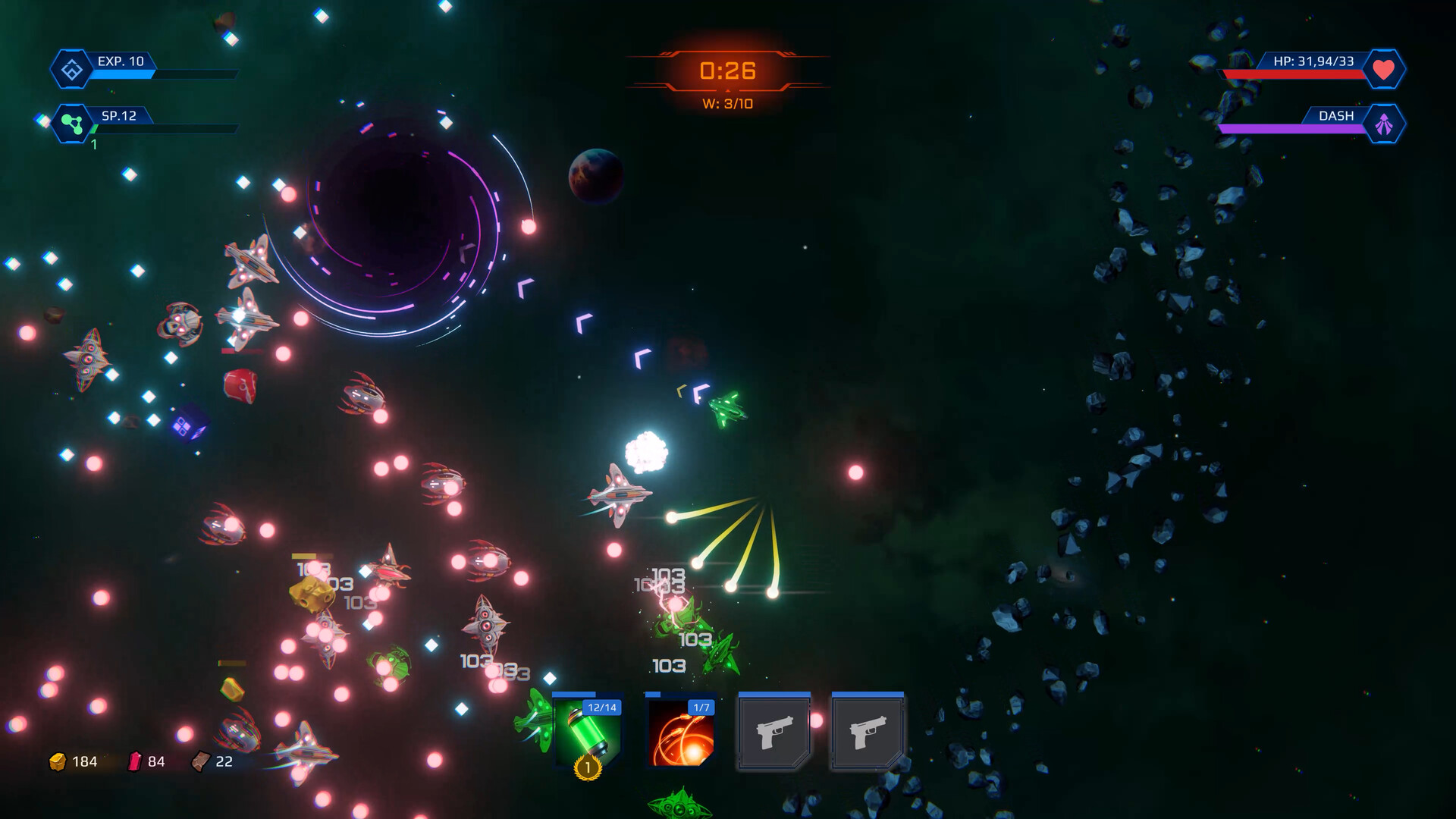
Task: Click the heart HP icon
Action: (x=1384, y=70)
